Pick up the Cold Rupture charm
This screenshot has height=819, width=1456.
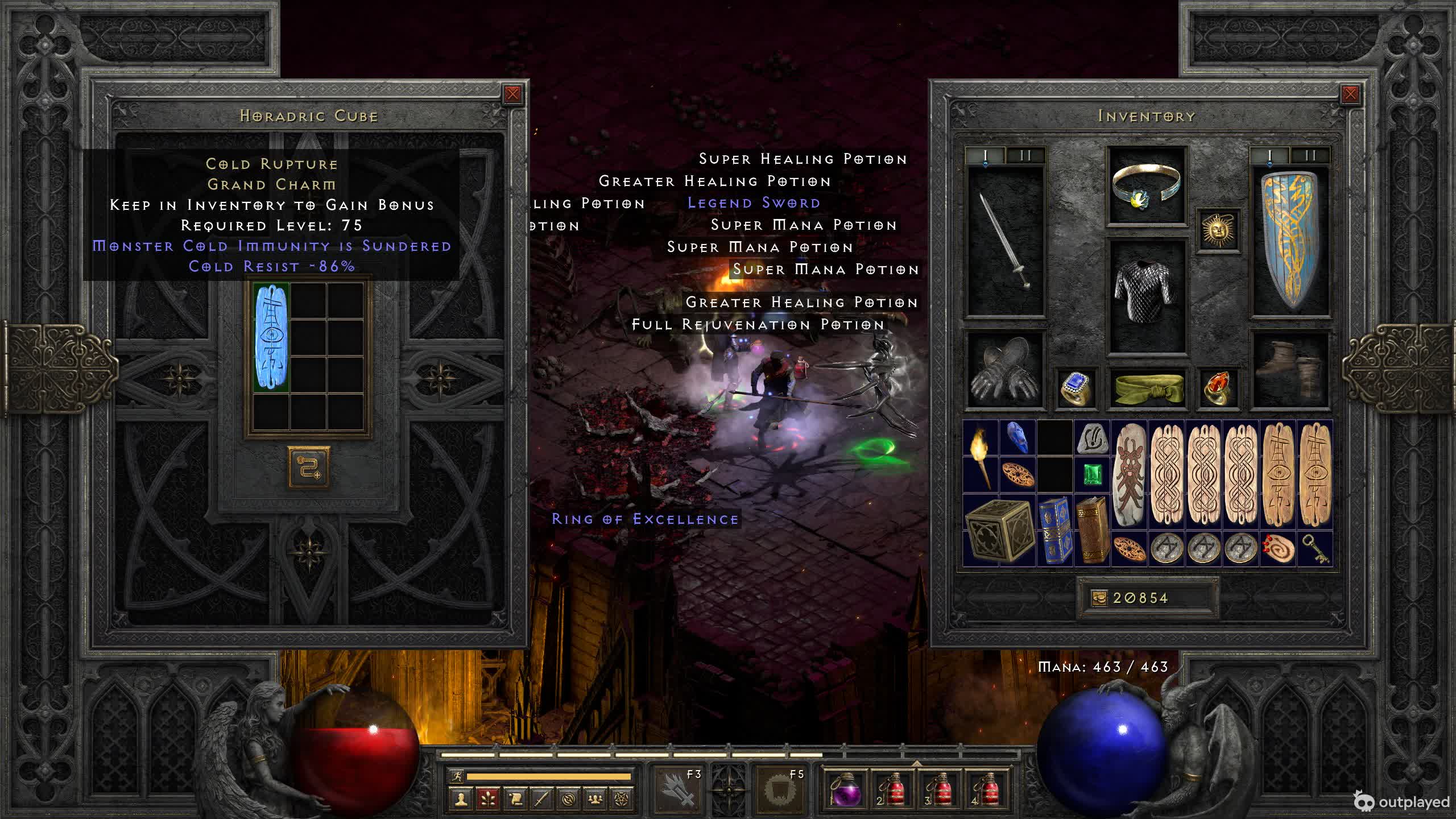[x=271, y=337]
